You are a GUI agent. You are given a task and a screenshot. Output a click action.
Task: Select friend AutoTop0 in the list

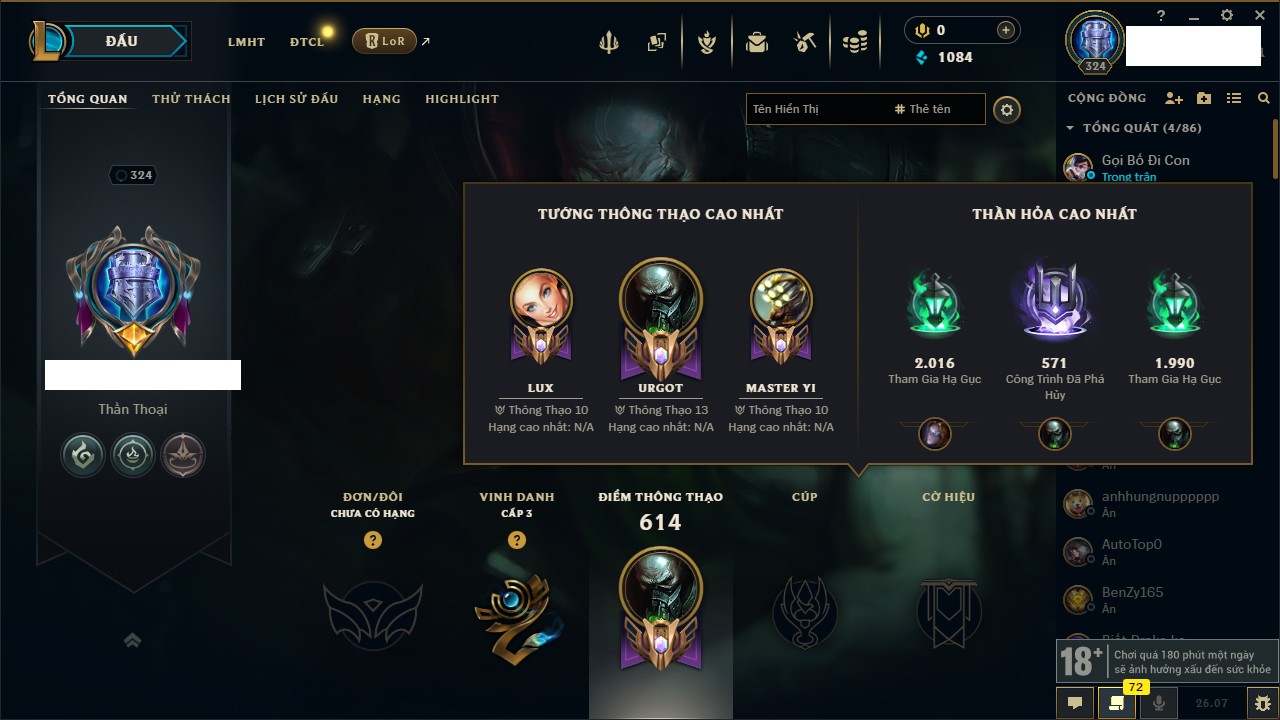pyautogui.click(x=1131, y=545)
